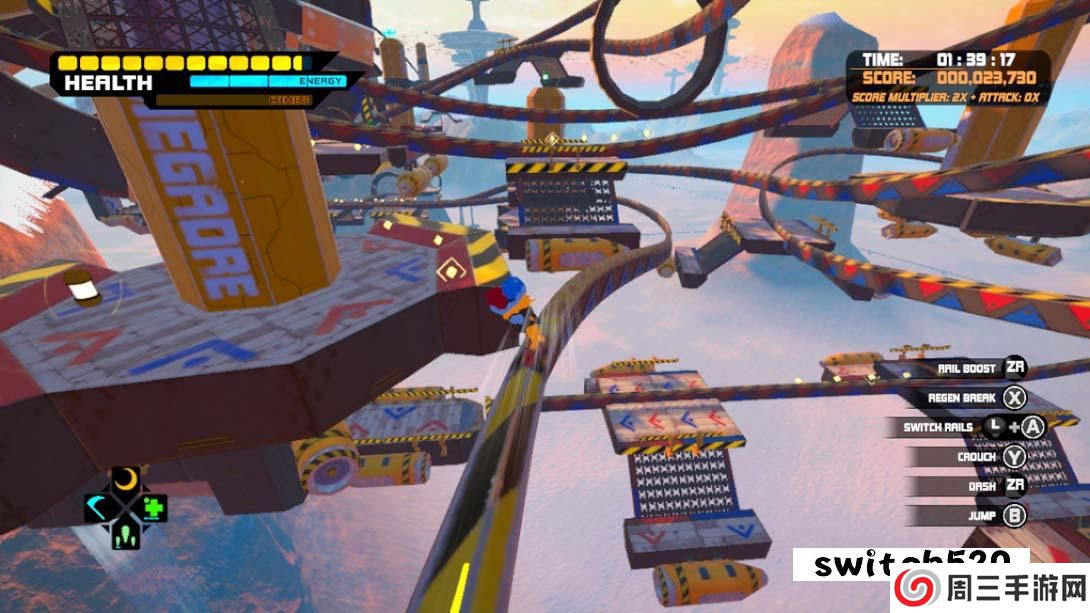
Task: Select the yellow crescent moon ability
Action: pos(125,481)
